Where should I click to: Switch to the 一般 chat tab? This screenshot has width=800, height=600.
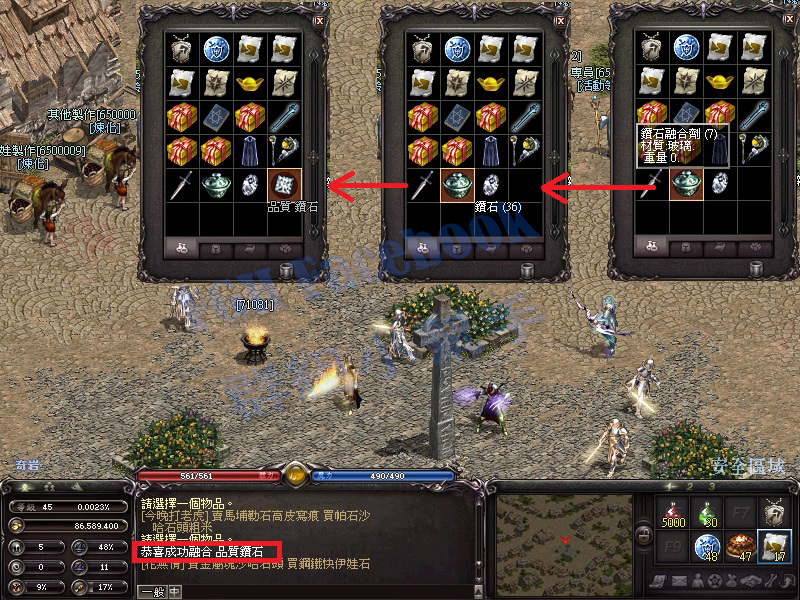click(x=153, y=591)
